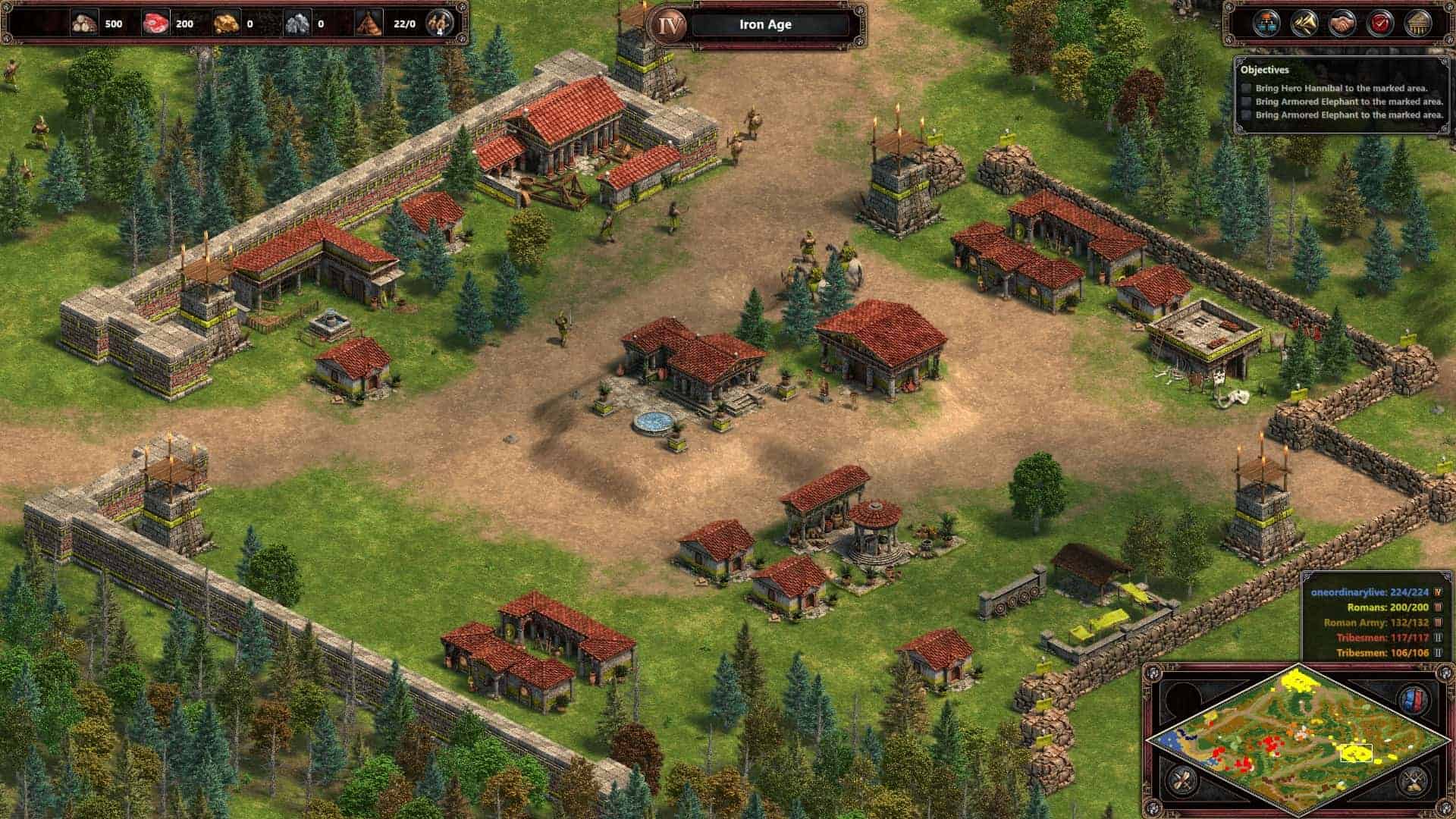Open the main menu temple icon
Screen dimensions: 1456x819
click(1417, 24)
